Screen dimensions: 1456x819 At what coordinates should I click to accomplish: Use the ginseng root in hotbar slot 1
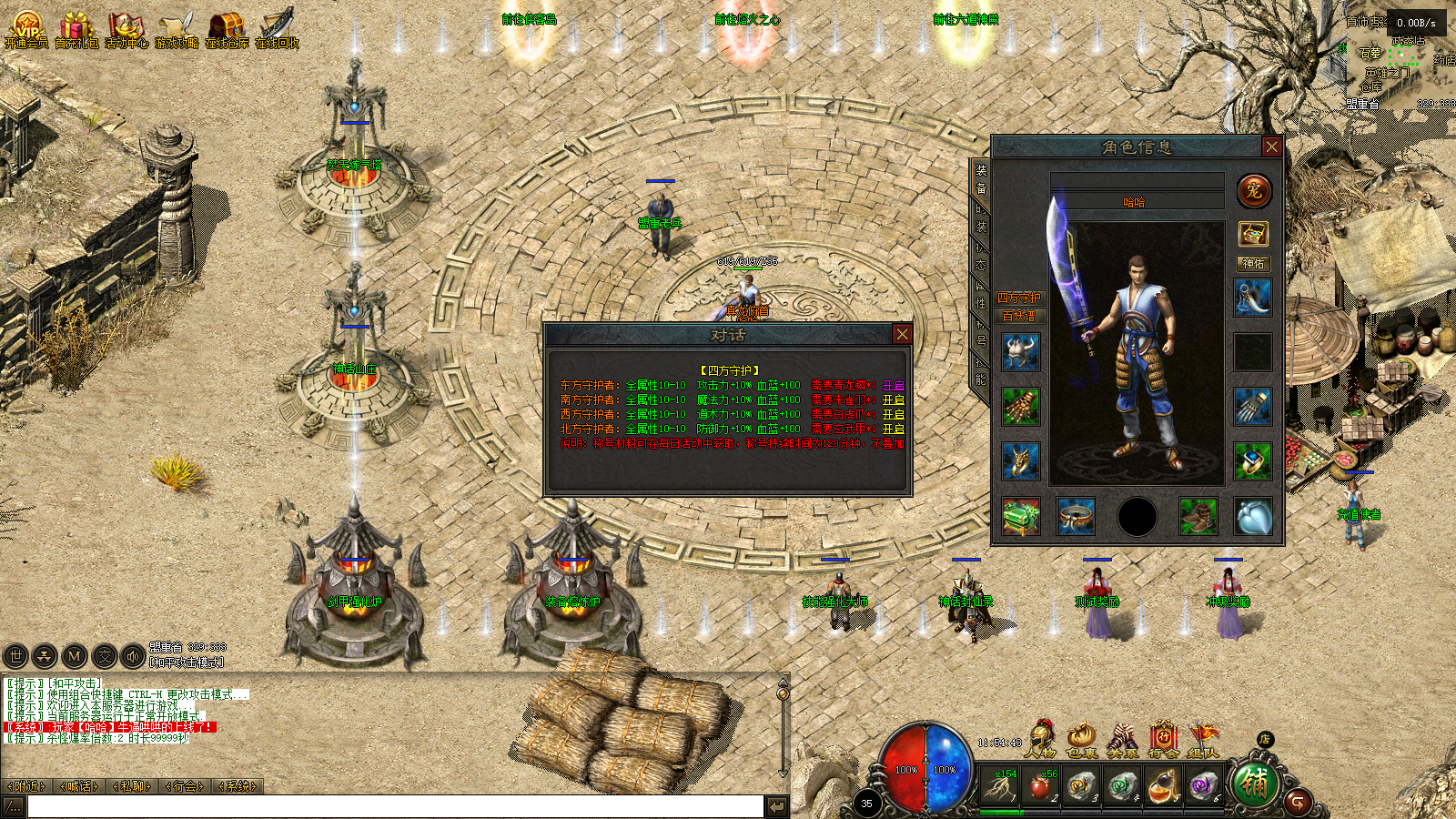[1000, 784]
